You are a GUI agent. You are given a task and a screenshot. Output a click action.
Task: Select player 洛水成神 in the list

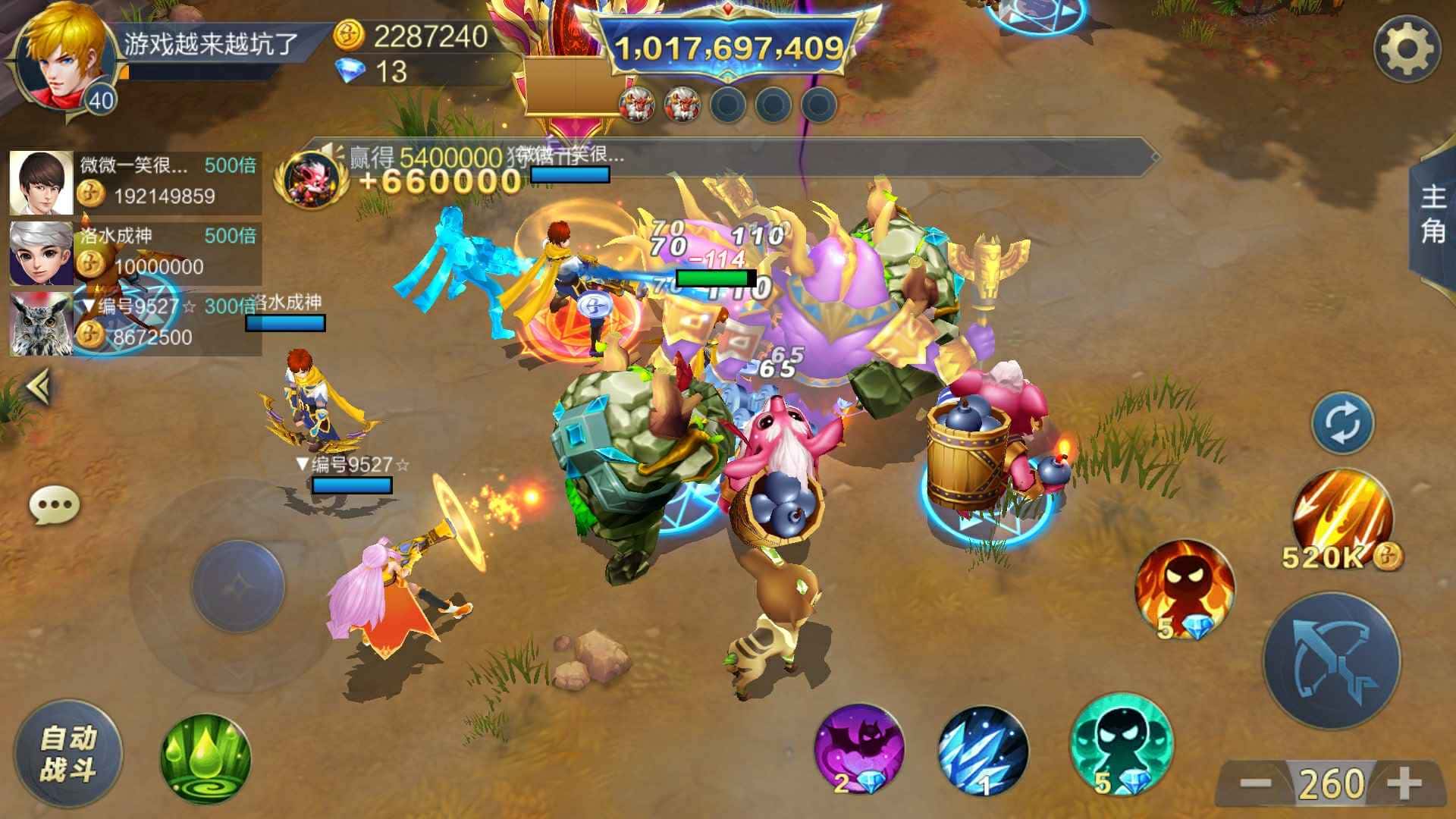point(135,253)
